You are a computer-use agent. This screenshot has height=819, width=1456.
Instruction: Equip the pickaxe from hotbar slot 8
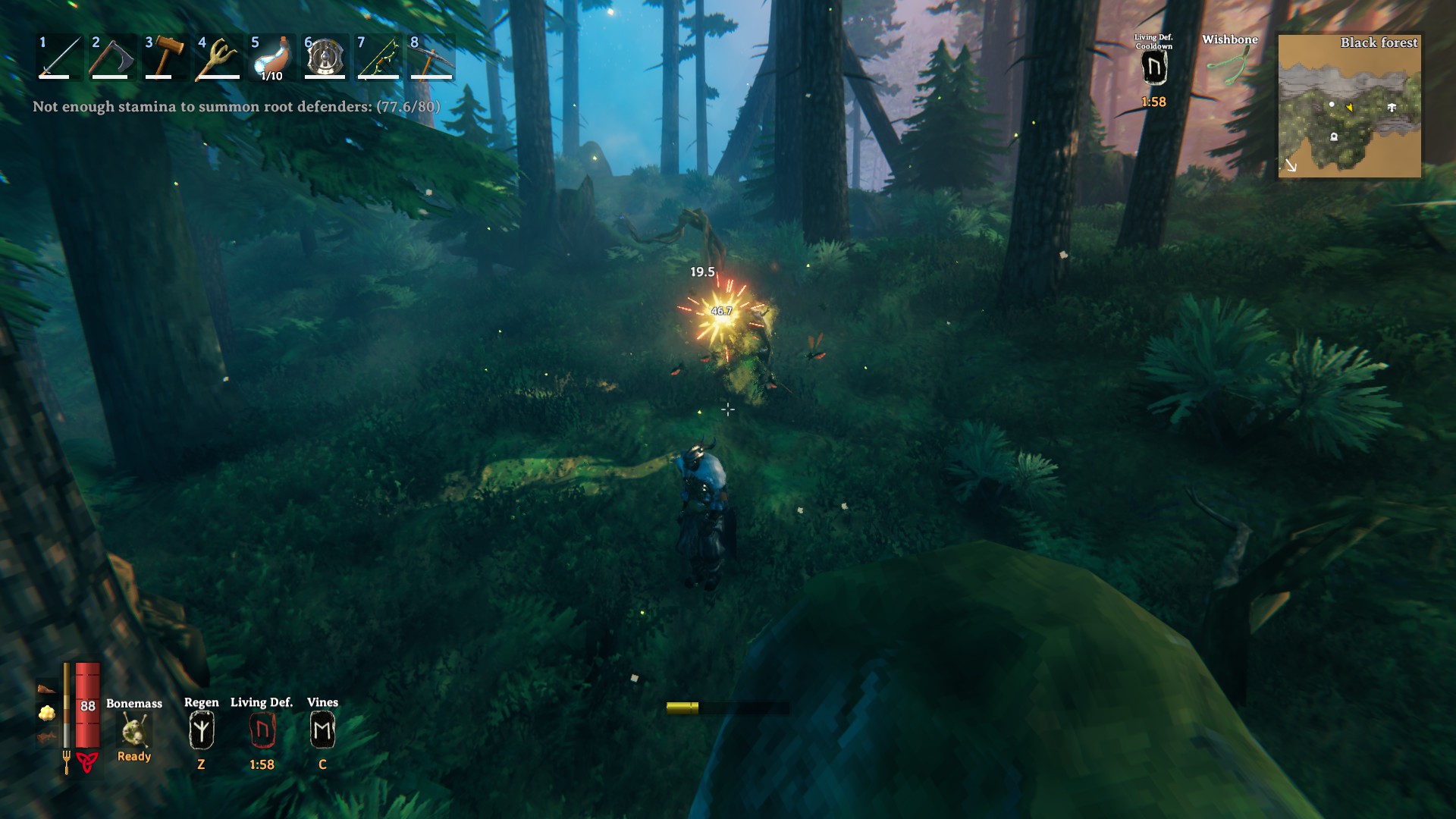click(431, 57)
